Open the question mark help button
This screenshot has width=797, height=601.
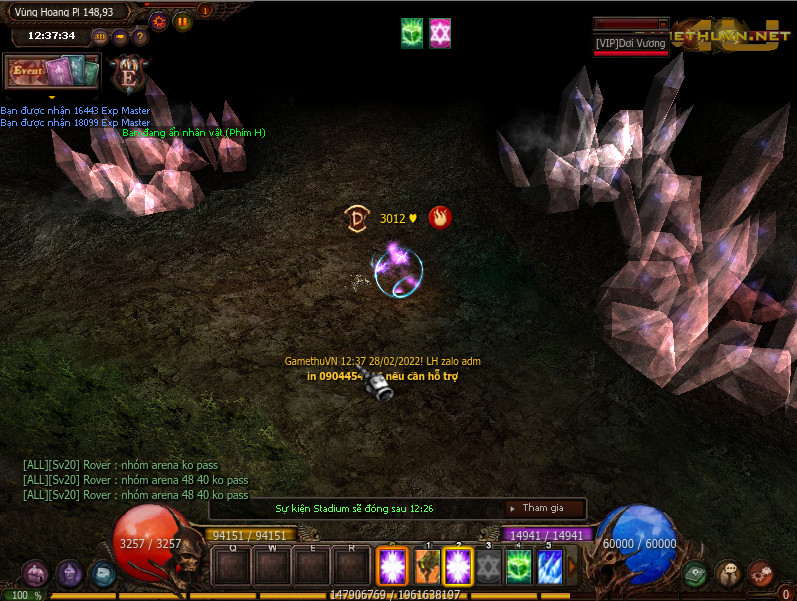[140, 37]
